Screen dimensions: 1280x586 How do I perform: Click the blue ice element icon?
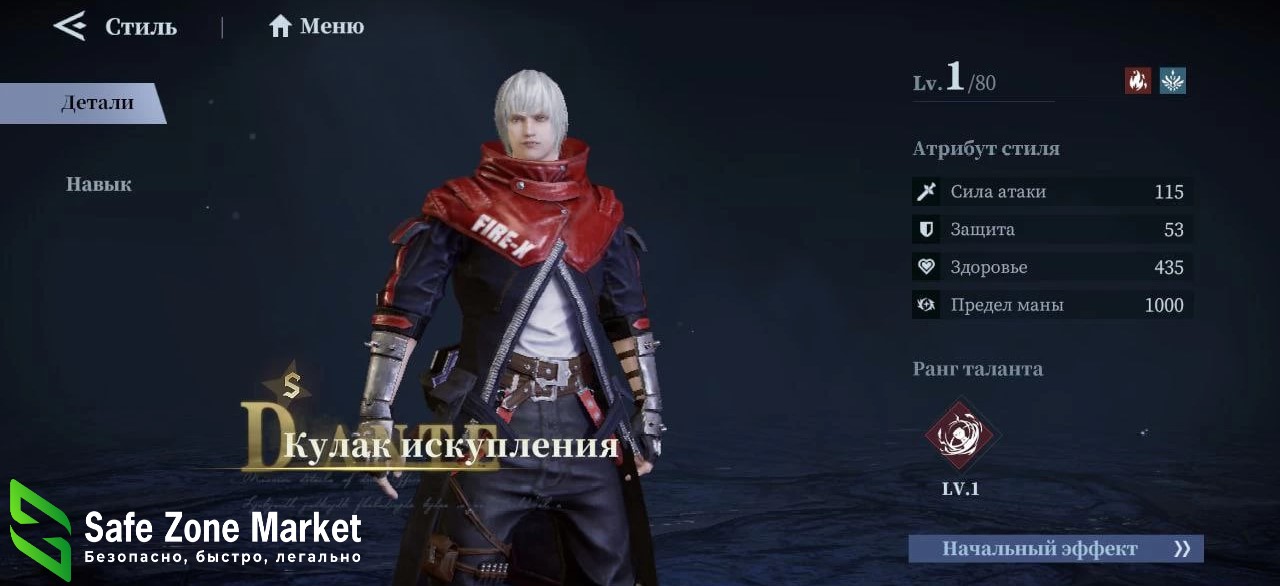click(1173, 81)
